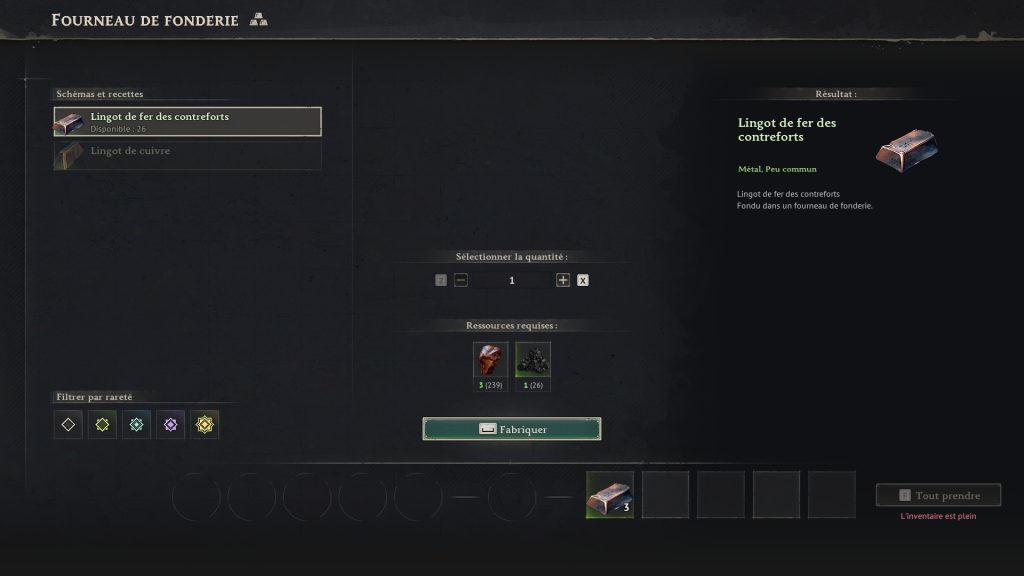Take the crafted iron ingot output slot
This screenshot has height=576, width=1024.
coord(610,495)
